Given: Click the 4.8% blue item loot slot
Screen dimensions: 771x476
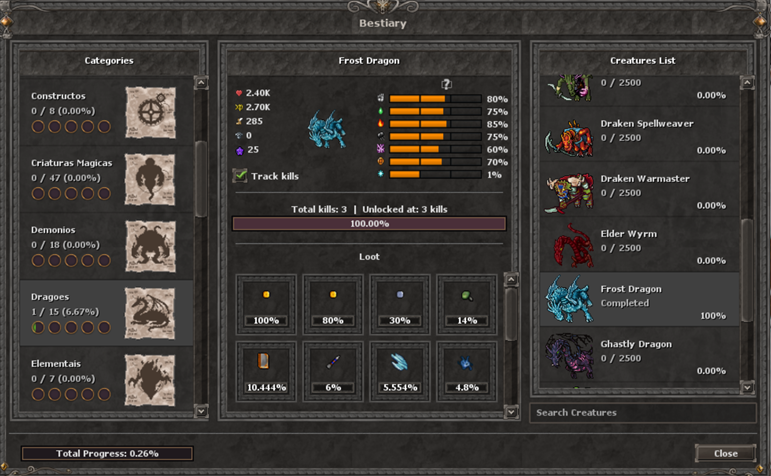Looking at the screenshot, I should pos(466,368).
